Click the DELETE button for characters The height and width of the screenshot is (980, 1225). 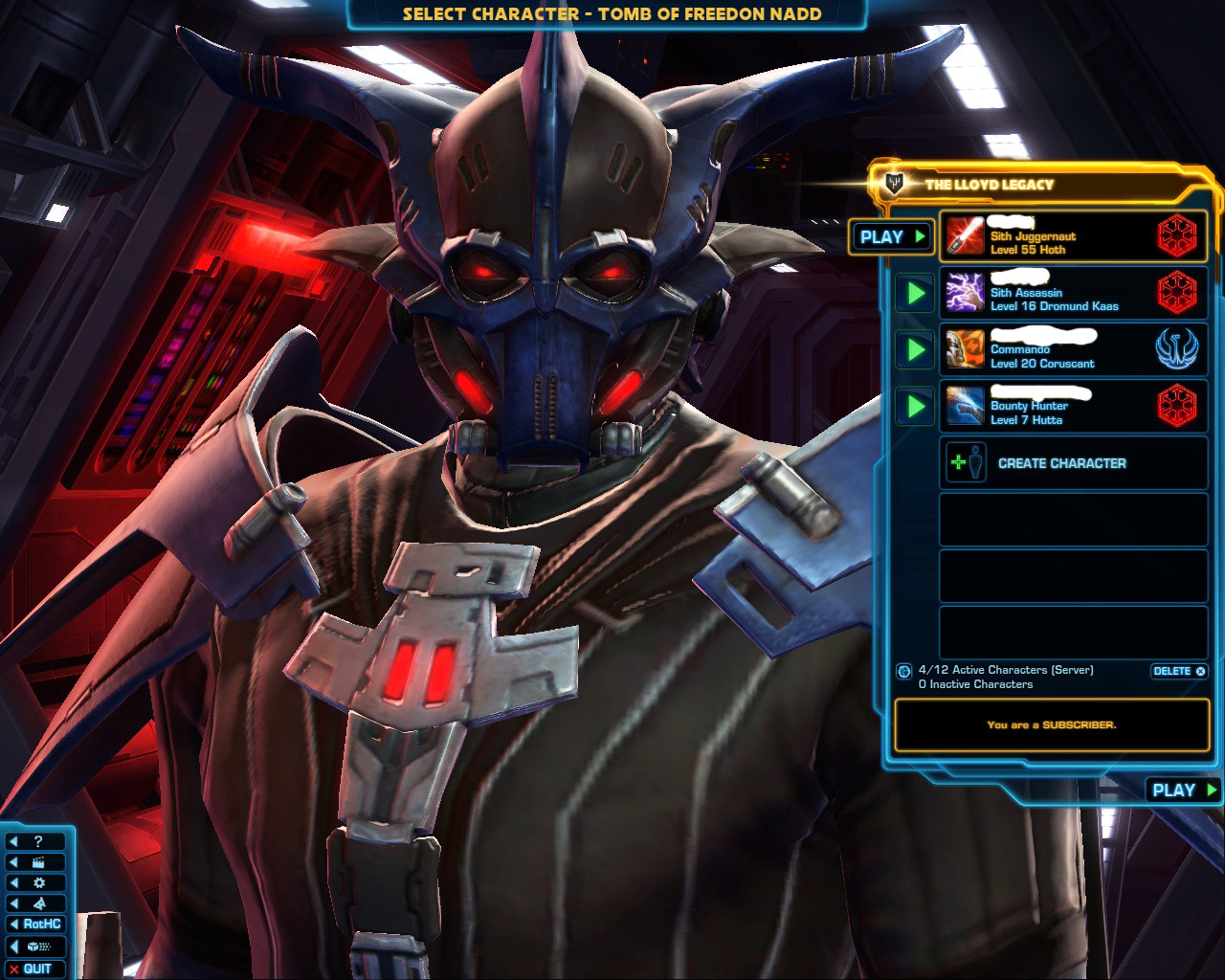pyautogui.click(x=1177, y=671)
